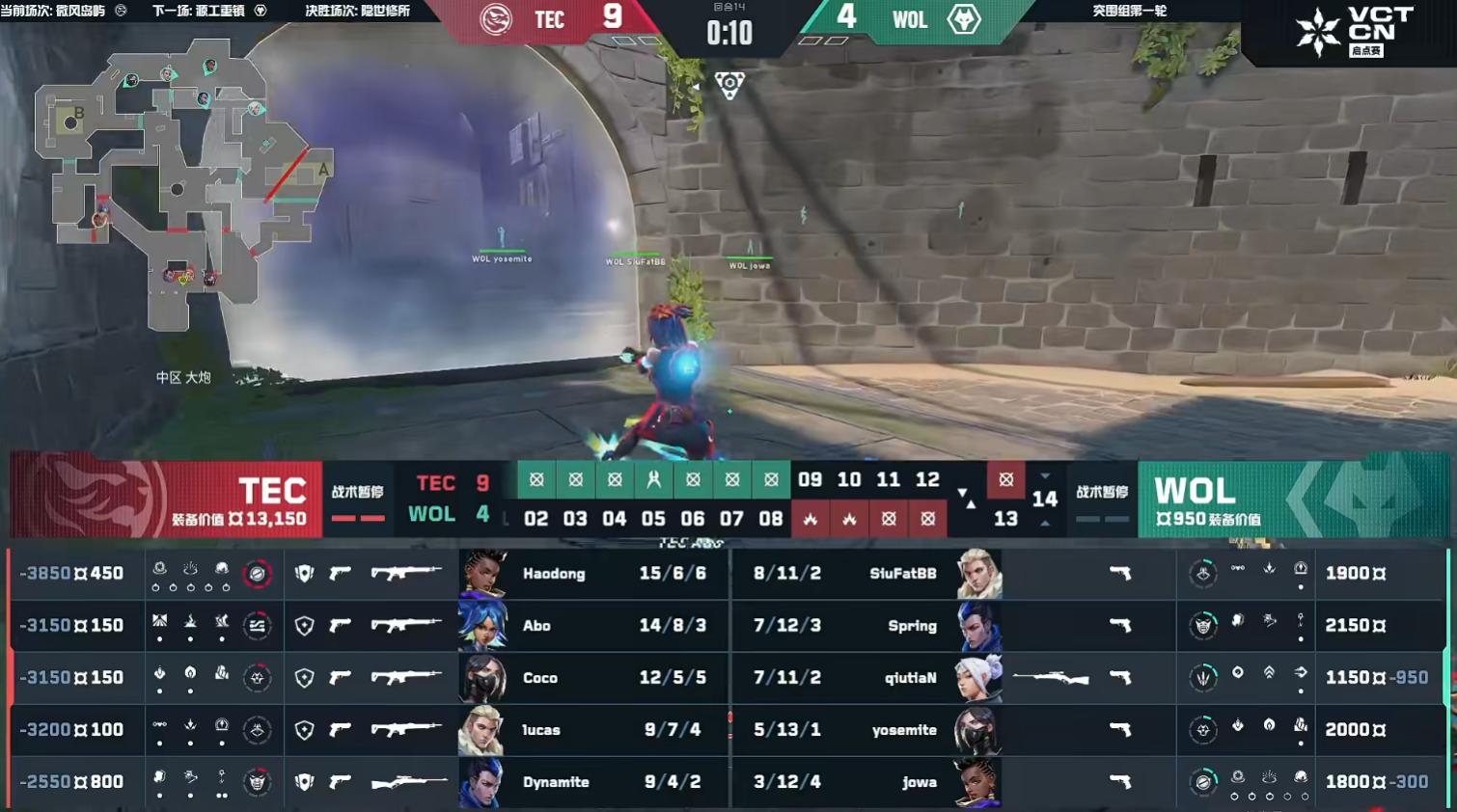Click qiutiaN's sniper rifle icon
The image size is (1457, 812).
point(1051,678)
